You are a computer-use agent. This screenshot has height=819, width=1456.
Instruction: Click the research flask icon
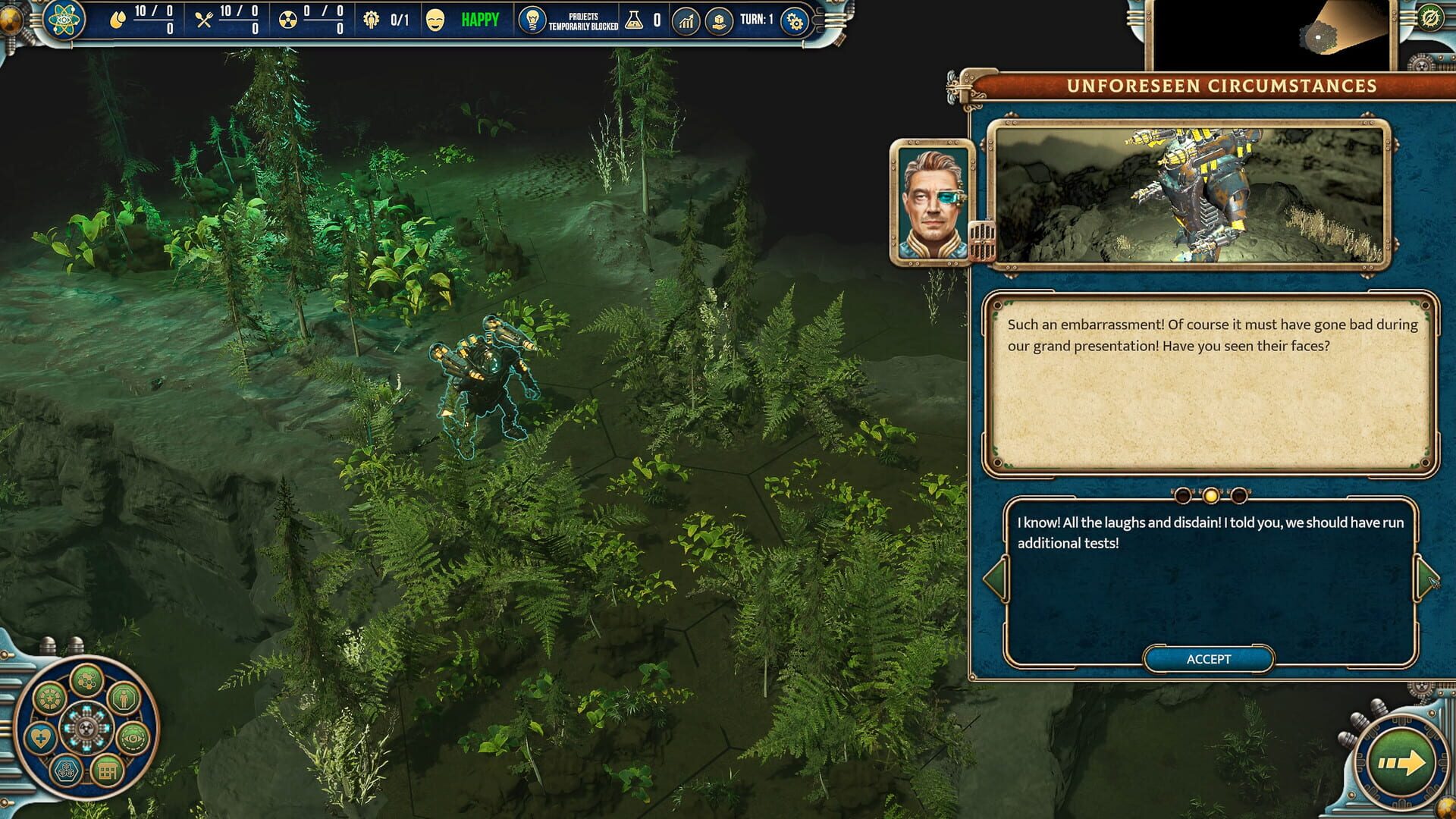[x=635, y=21]
